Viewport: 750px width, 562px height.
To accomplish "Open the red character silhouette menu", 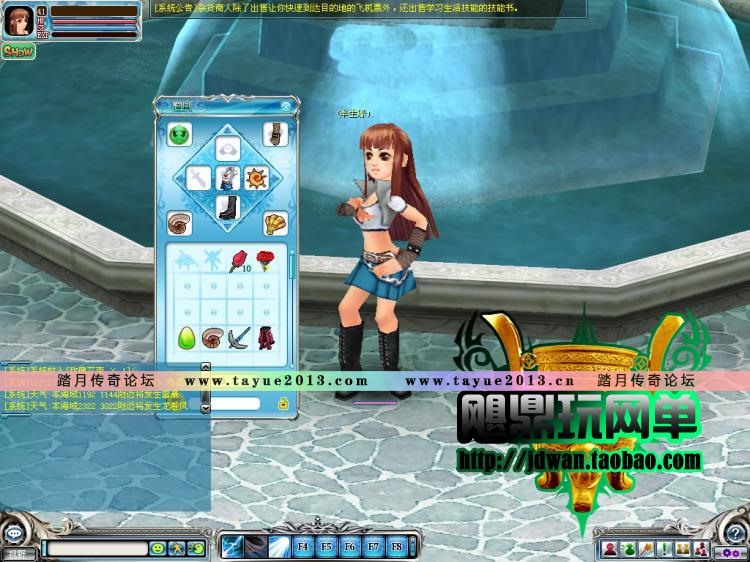I will coord(609,548).
